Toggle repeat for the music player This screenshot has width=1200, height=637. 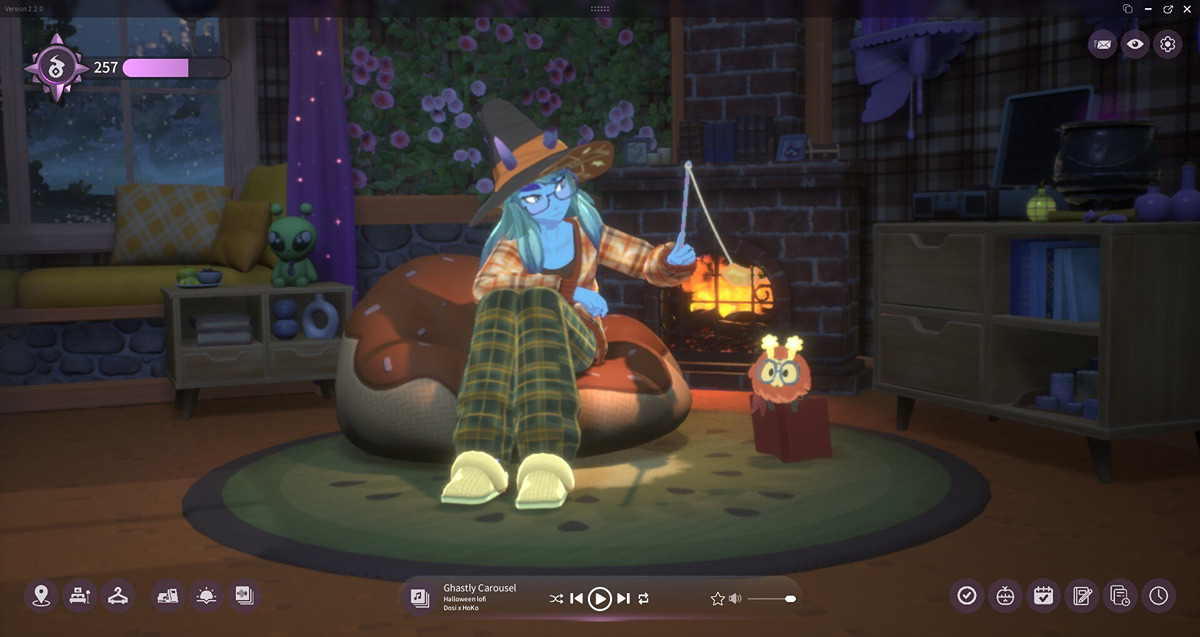point(644,598)
